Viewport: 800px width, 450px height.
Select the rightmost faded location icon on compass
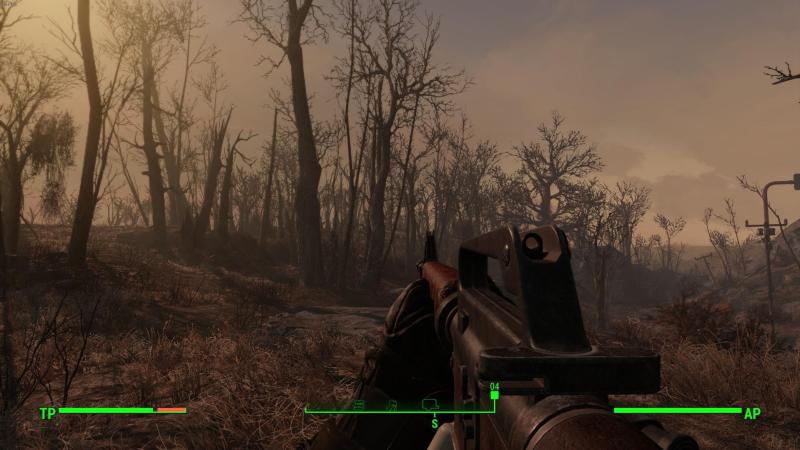(x=431, y=403)
